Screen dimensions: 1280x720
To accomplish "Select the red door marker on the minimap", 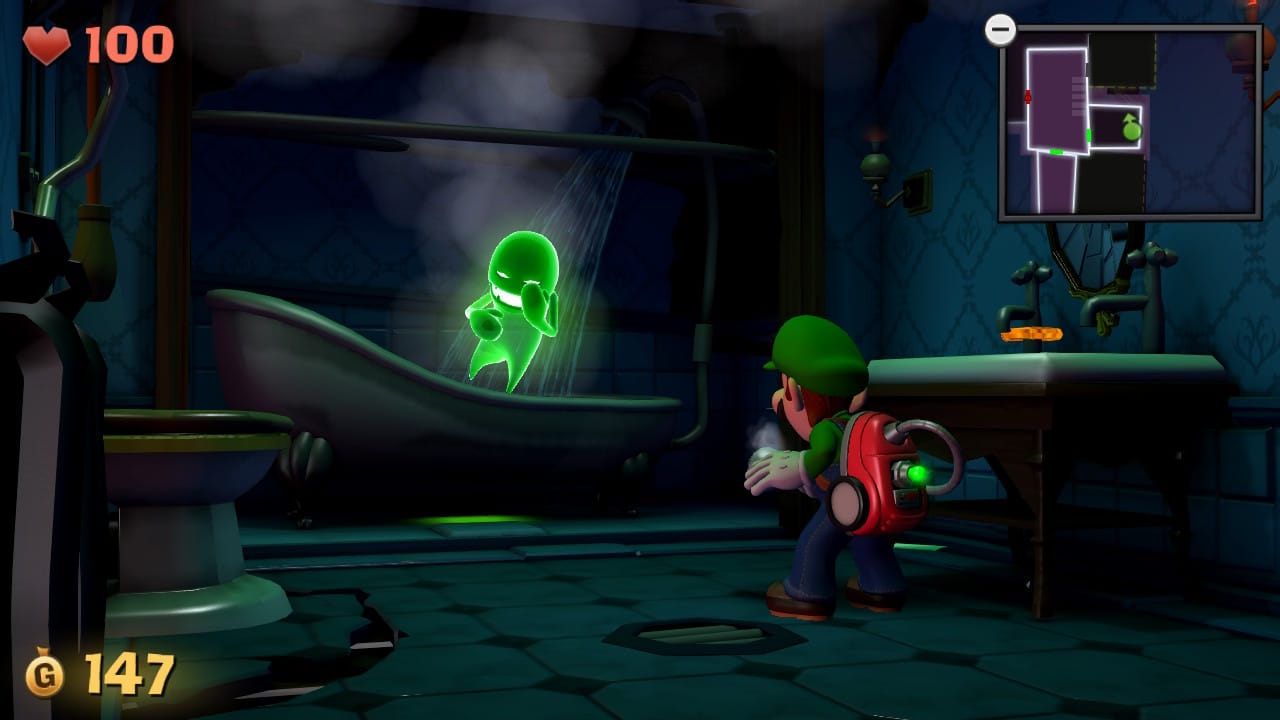I will click(1028, 97).
